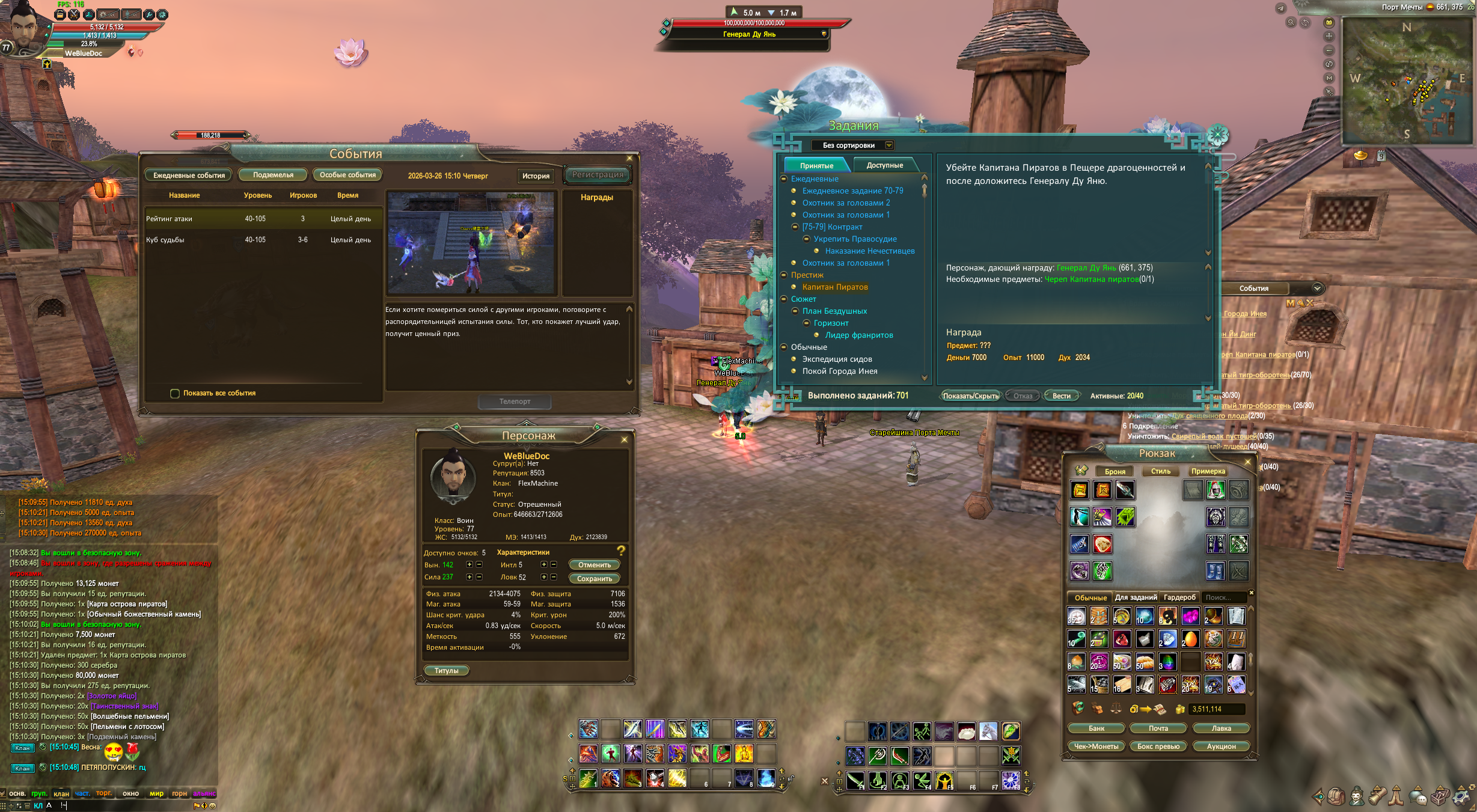Select the Капитан Пиратов quest
1477x812 pixels.
click(x=834, y=287)
